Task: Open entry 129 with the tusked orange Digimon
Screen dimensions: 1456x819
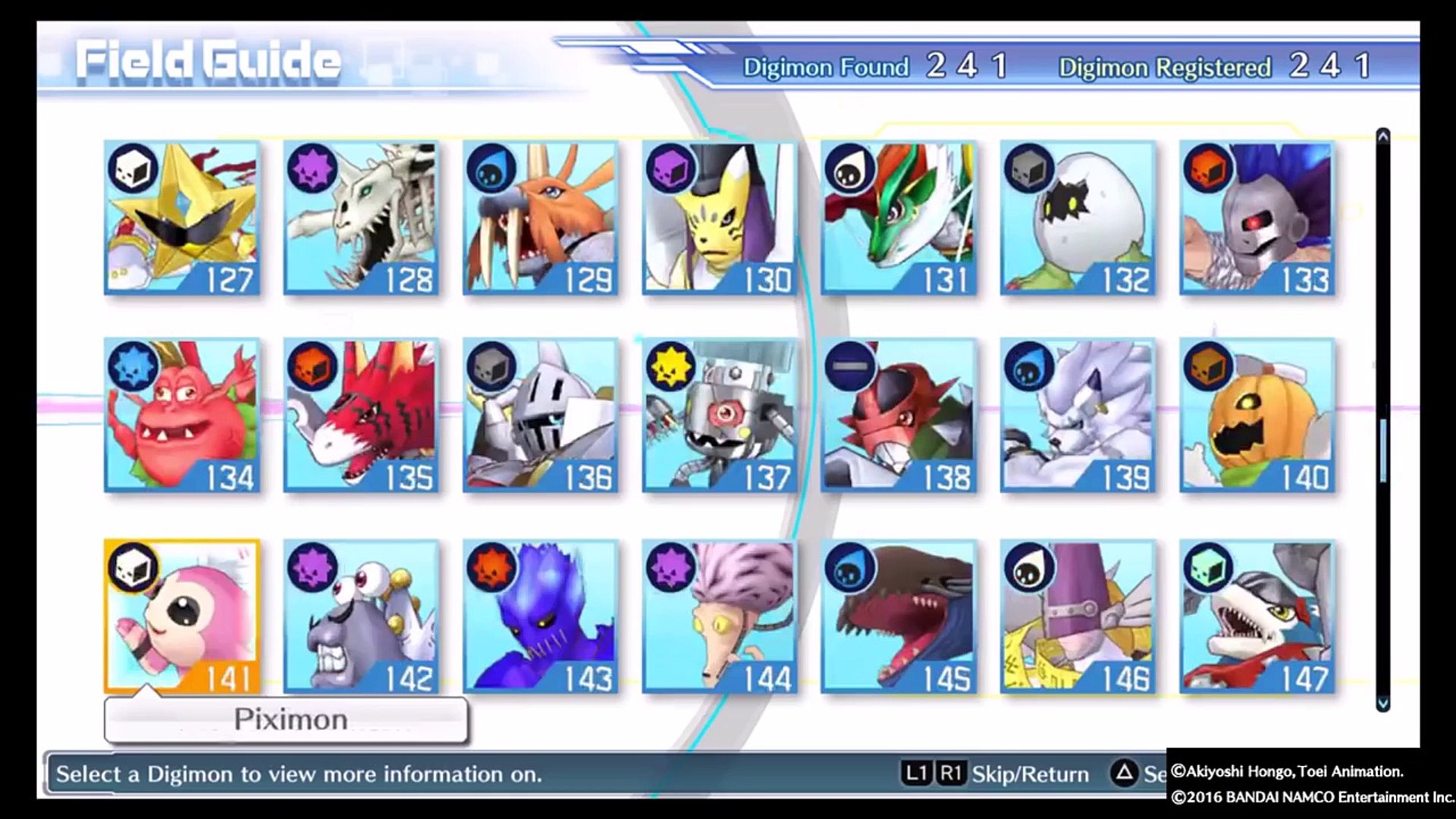Action: coord(541,218)
